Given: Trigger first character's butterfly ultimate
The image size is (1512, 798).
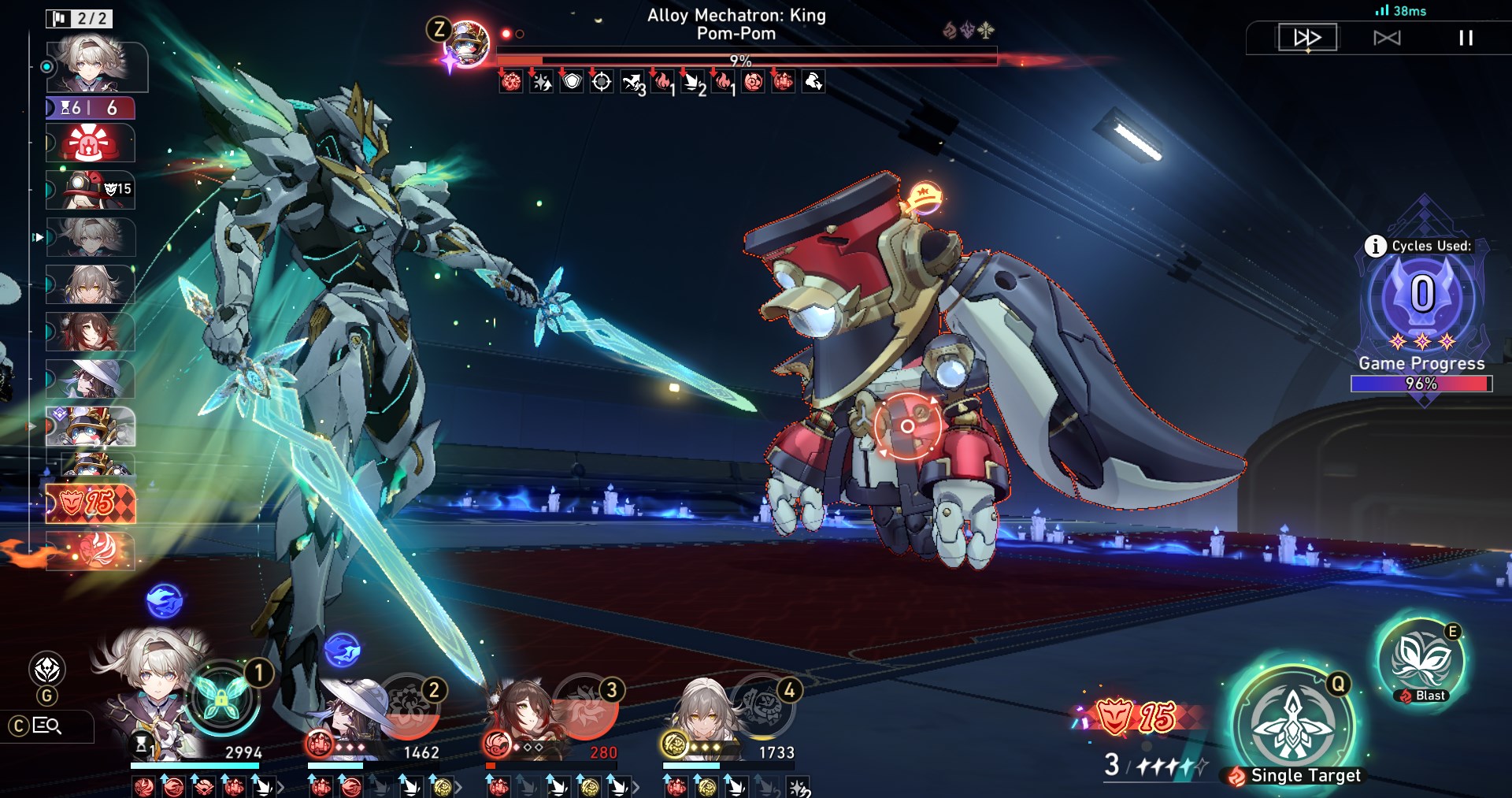Looking at the screenshot, I should (x=223, y=699).
